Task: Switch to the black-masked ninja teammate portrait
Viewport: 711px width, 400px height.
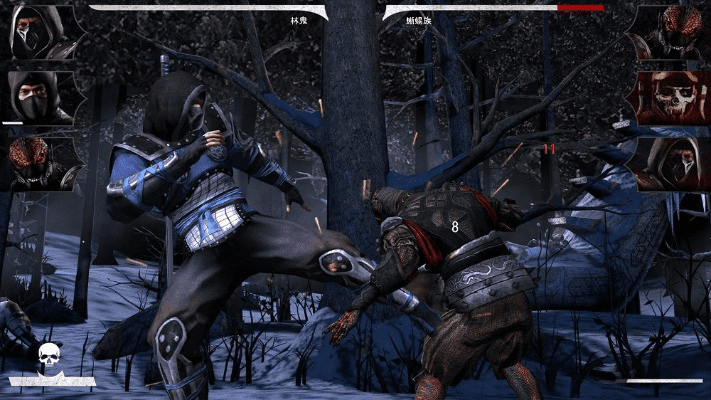Action: [x=37, y=97]
